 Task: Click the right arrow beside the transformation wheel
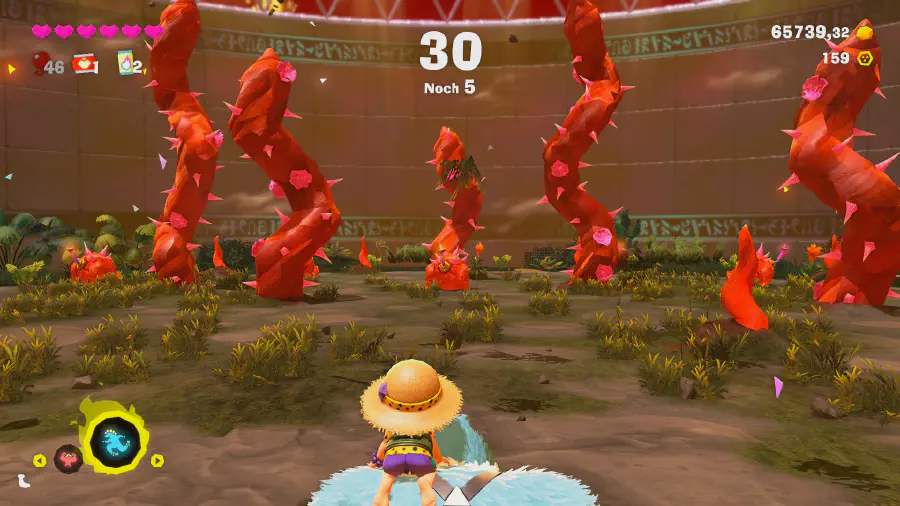(x=157, y=460)
